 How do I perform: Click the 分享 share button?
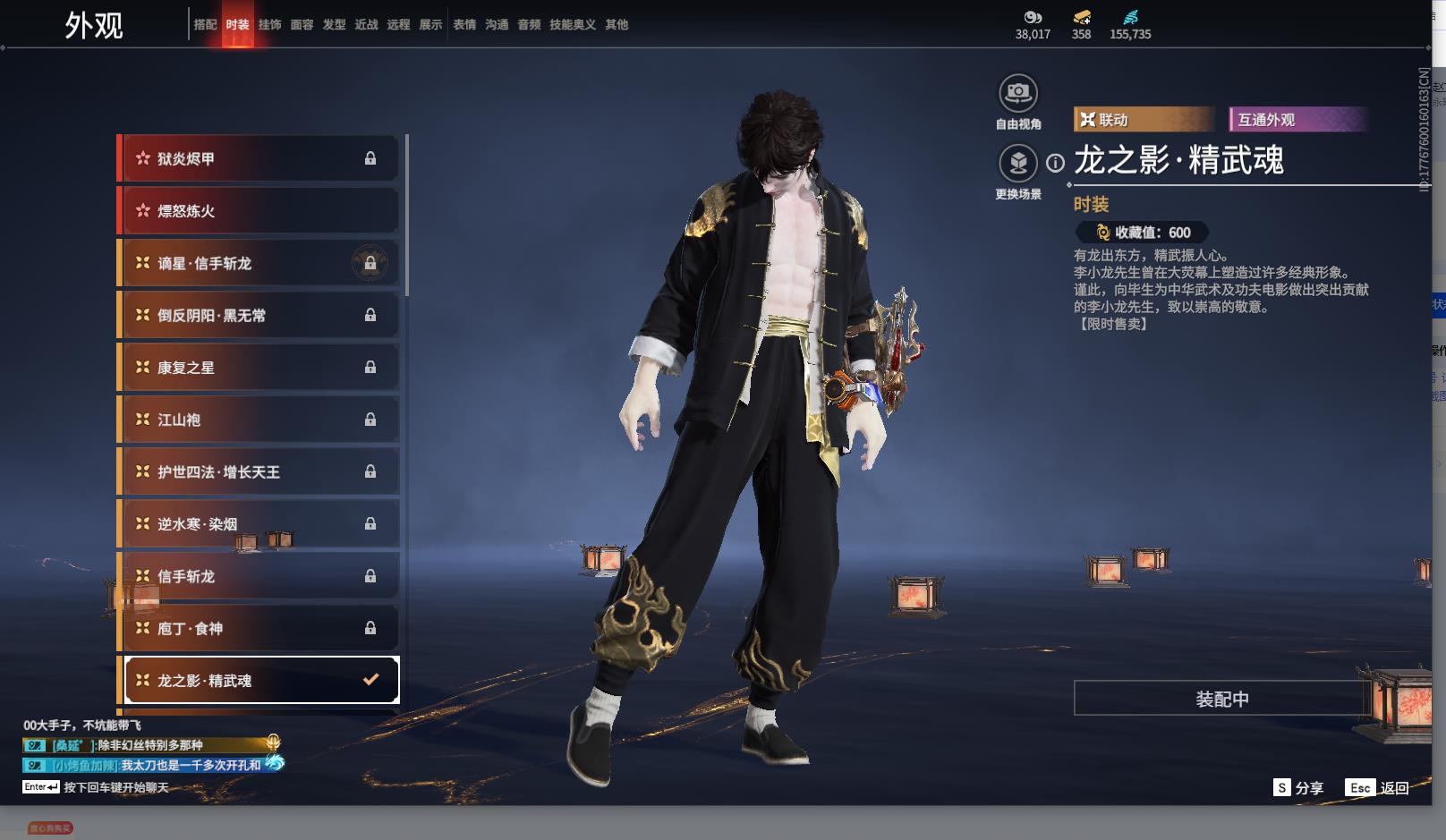tap(1298, 788)
